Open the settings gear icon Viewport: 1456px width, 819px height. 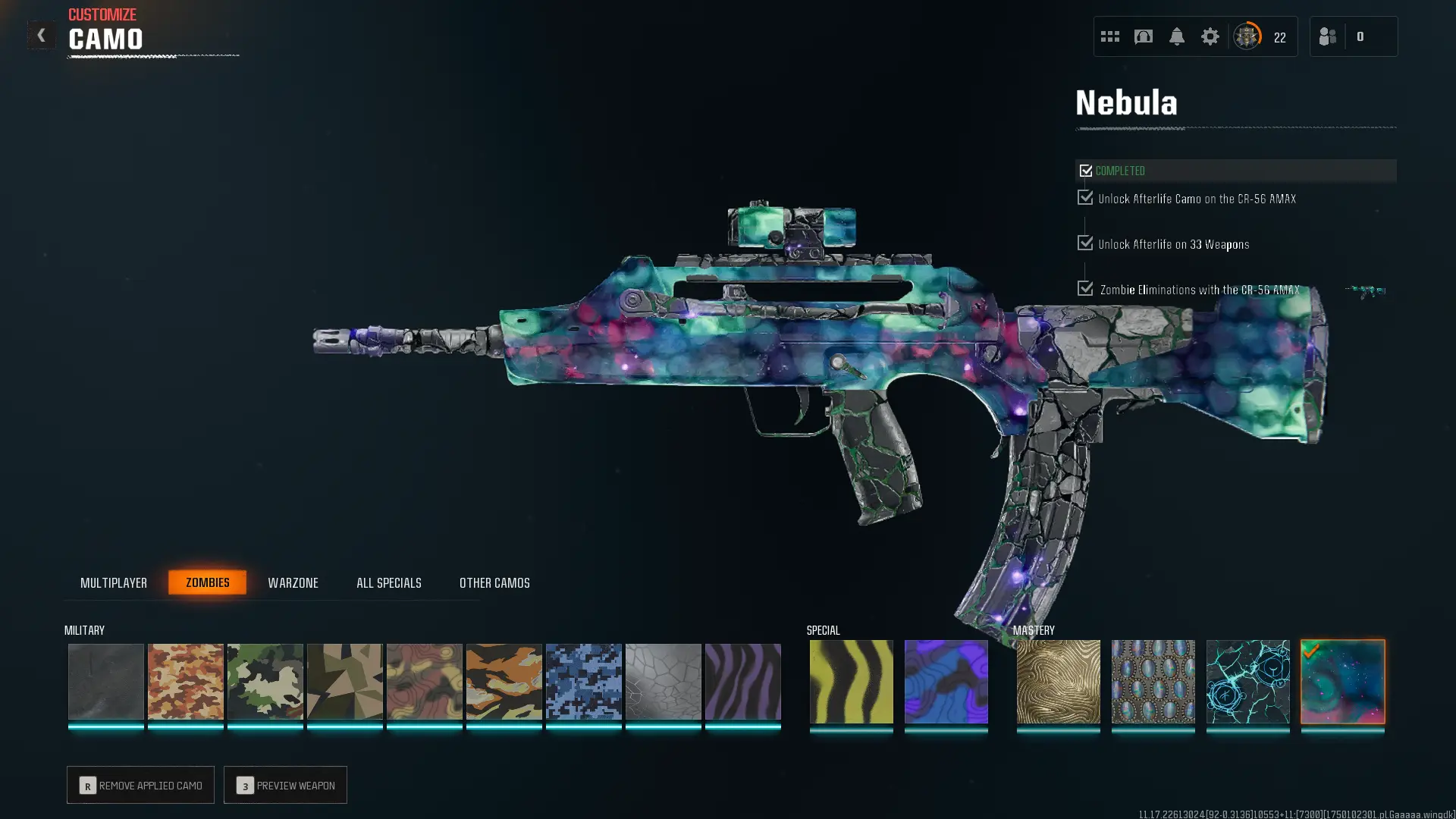tap(1210, 36)
